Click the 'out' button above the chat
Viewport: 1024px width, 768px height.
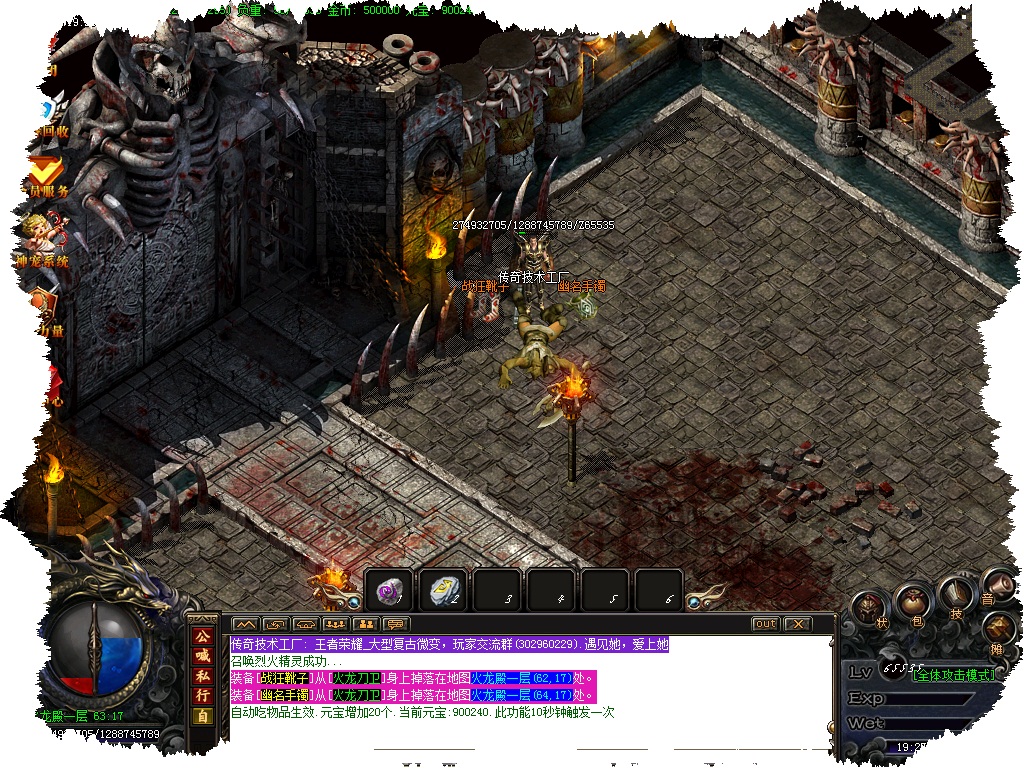click(x=765, y=624)
